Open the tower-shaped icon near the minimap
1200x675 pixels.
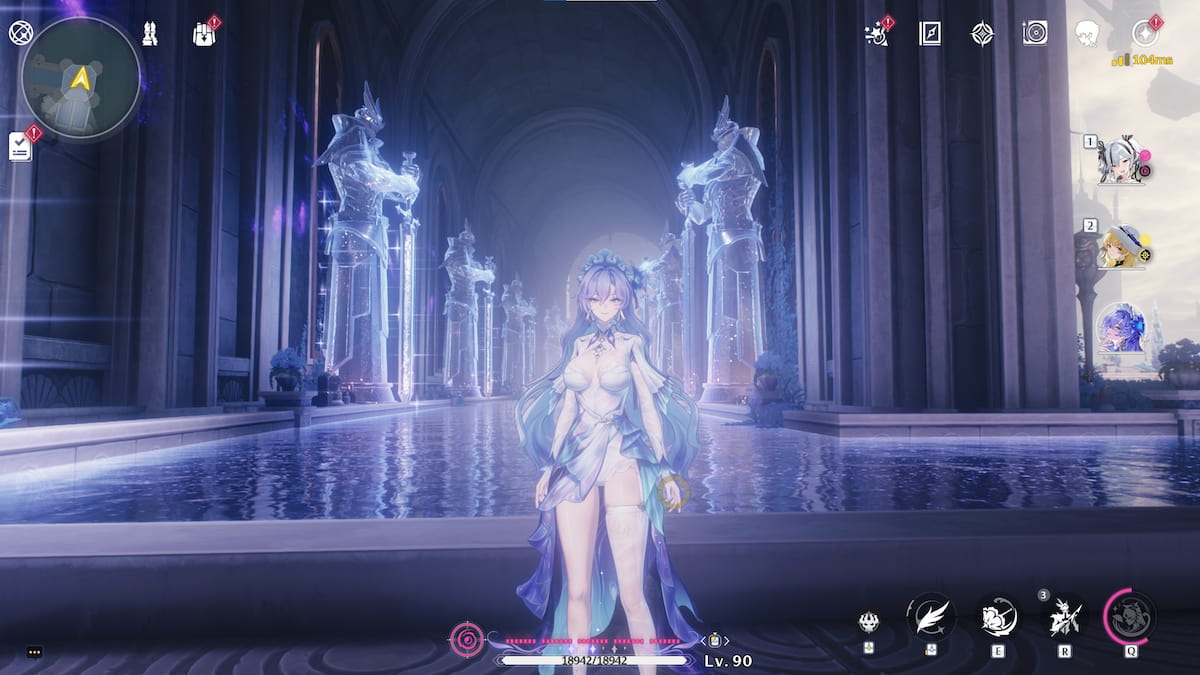click(x=150, y=33)
